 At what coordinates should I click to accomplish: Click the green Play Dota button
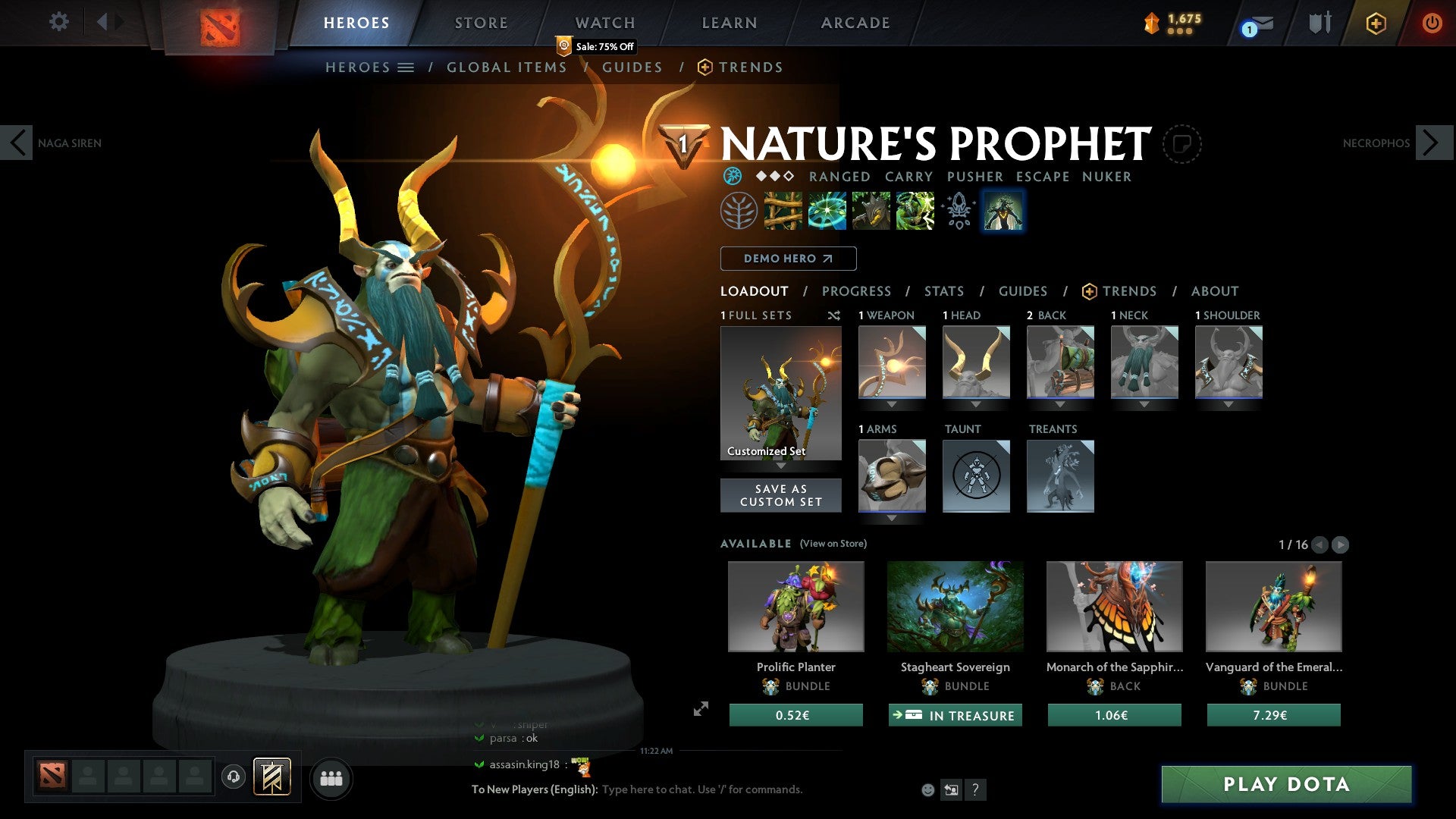[x=1286, y=784]
